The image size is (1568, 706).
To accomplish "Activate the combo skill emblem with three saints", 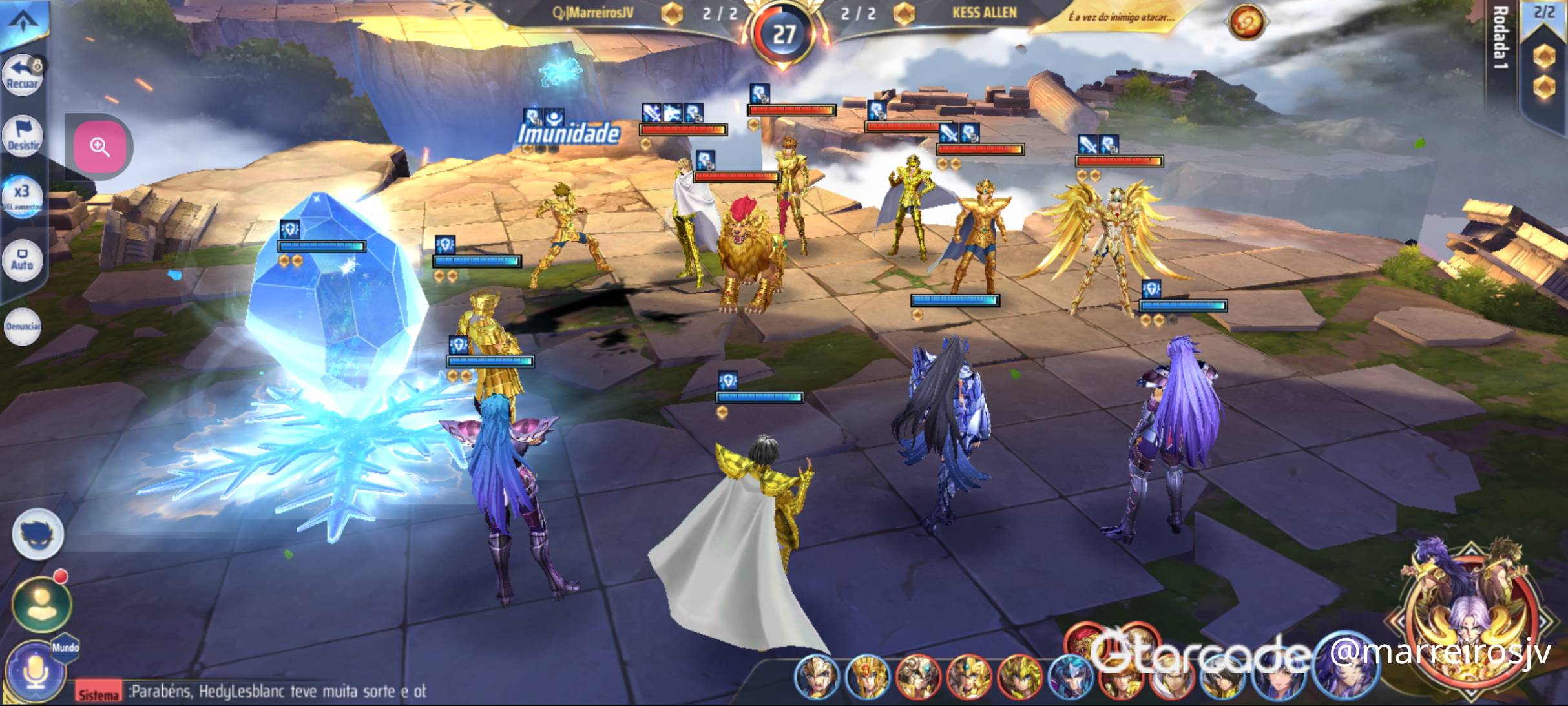I will click(x=1470, y=614).
